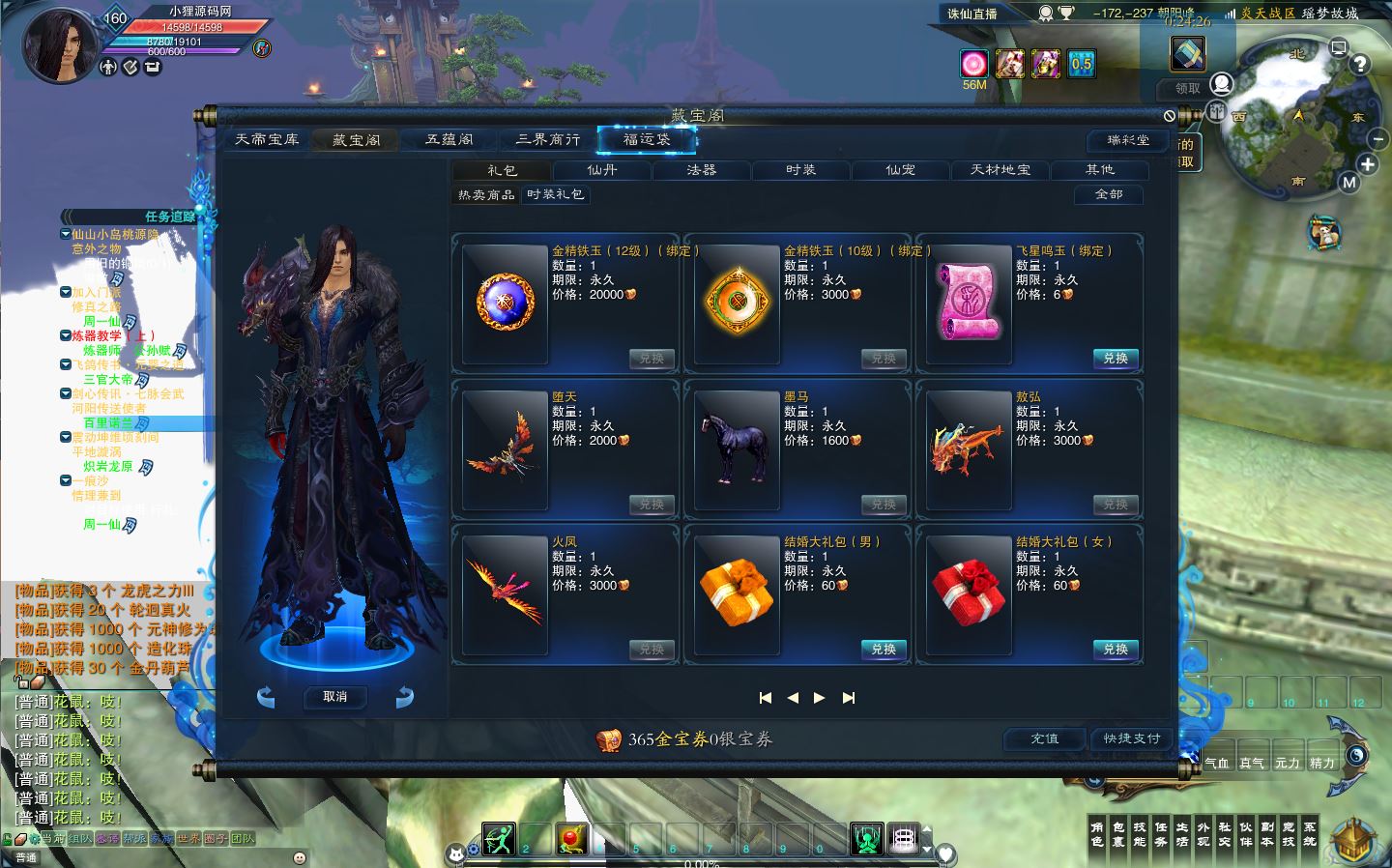Select the 墨马 mount thumbnail
This screenshot has width=1392, height=868.
coord(737,449)
